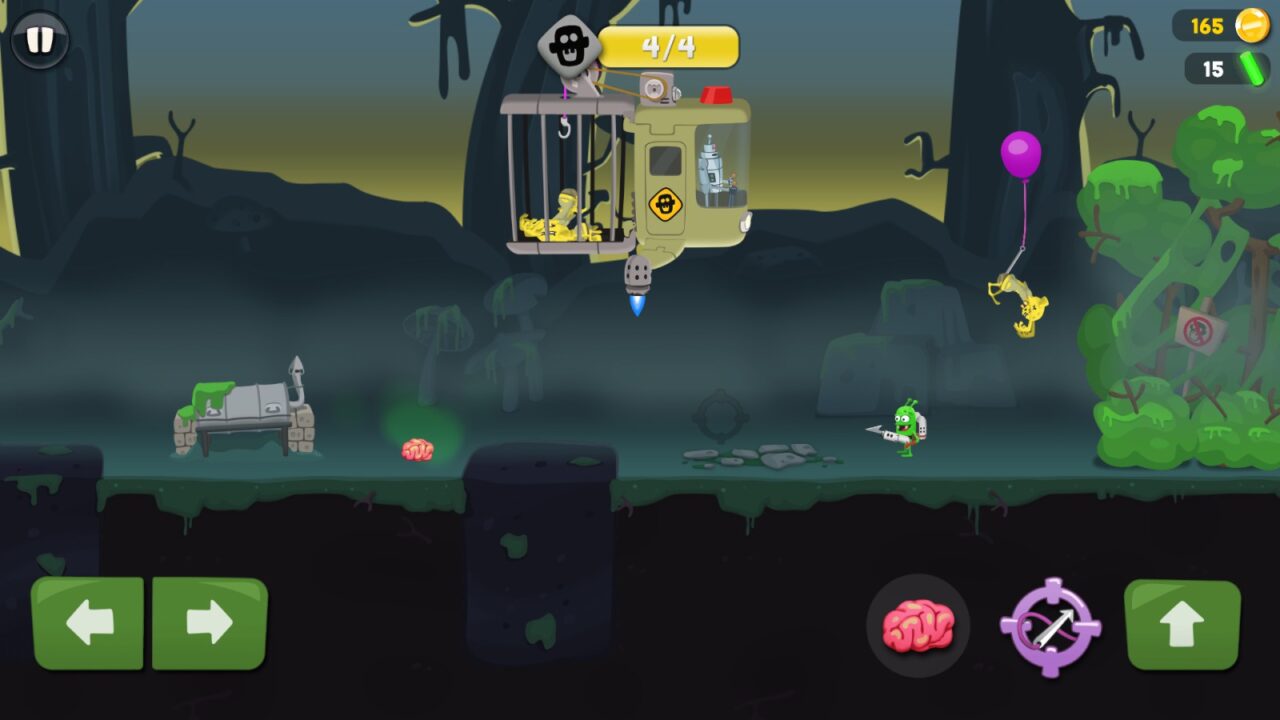Tap the coin counter showing 165
The width and height of the screenshot is (1280, 720).
click(1205, 26)
